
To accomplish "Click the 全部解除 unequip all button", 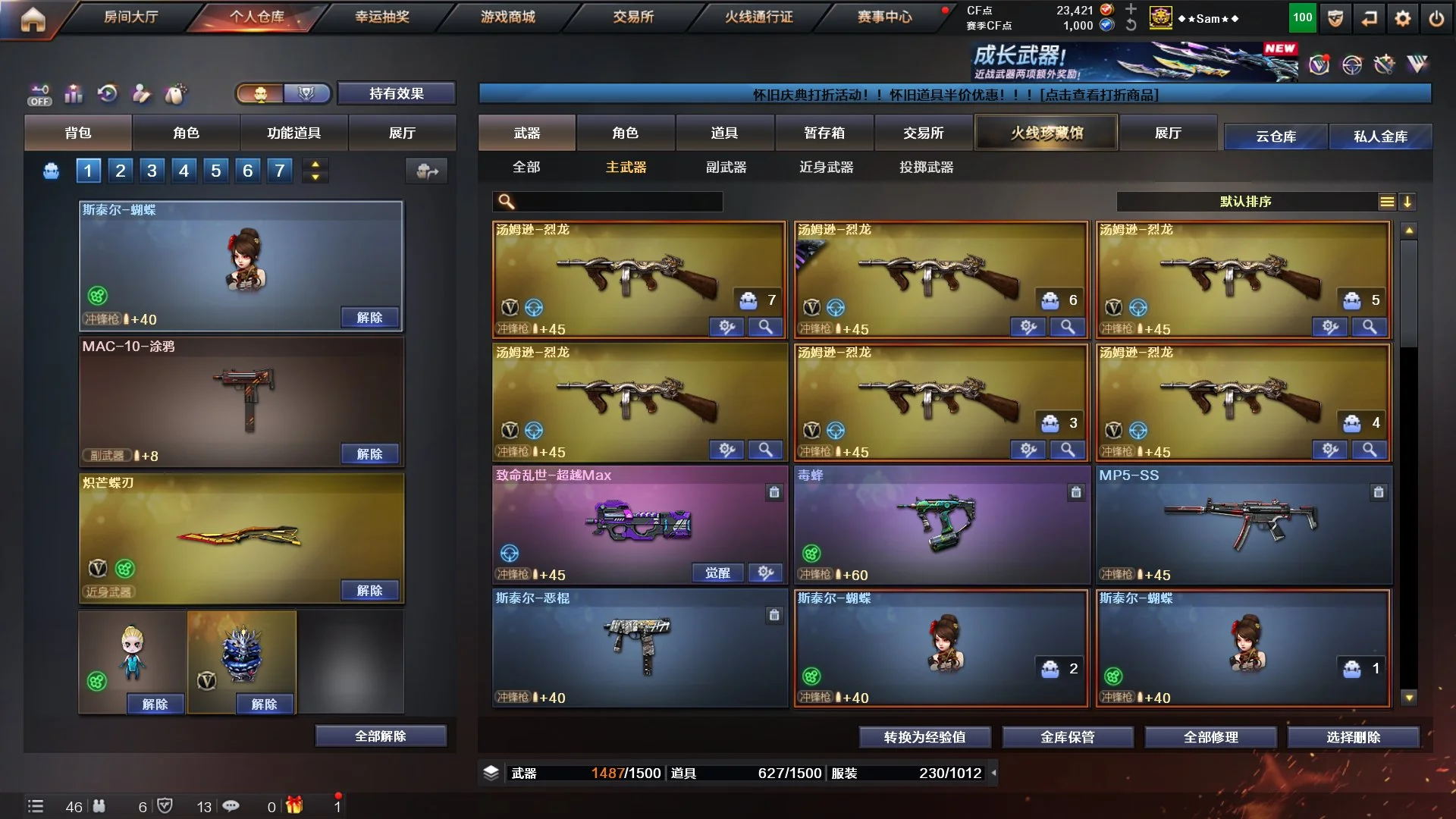I will [381, 736].
